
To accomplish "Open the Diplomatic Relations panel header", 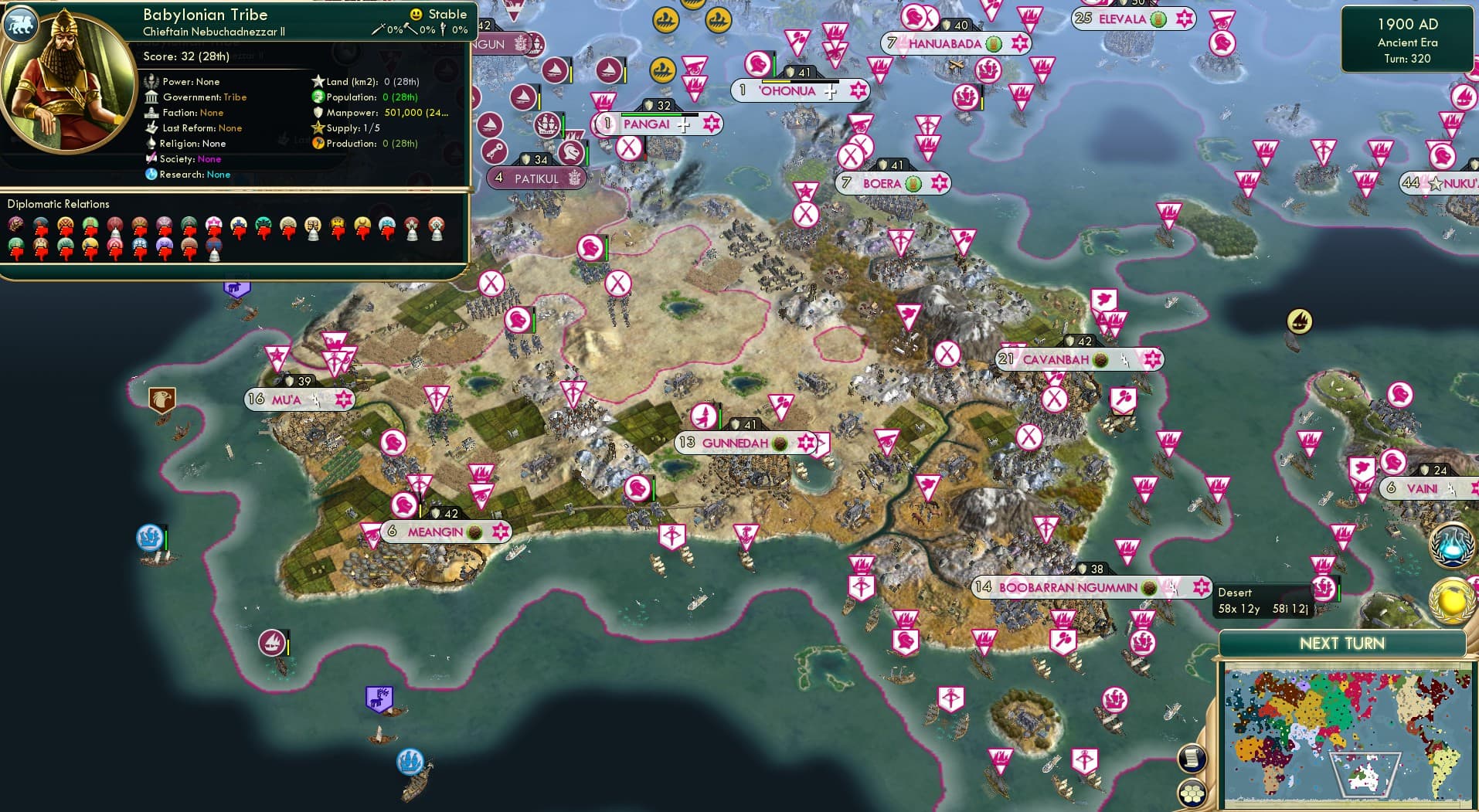I will (59, 203).
